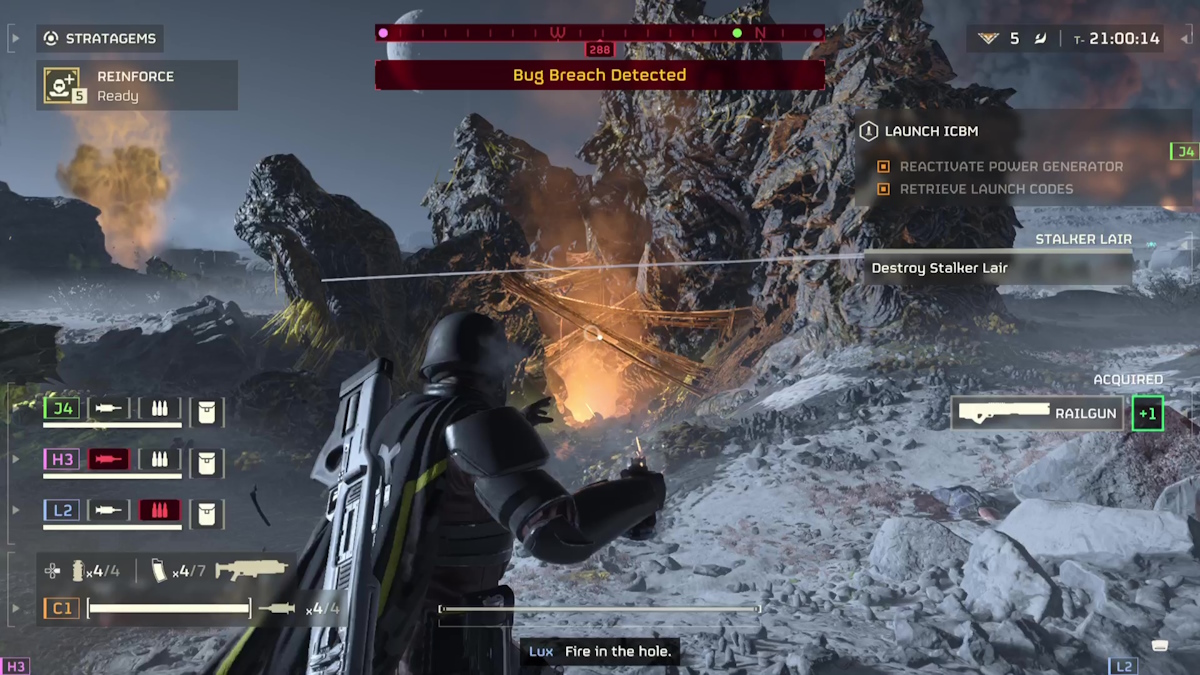Click the equipped weapon silhouette icon

251,571
